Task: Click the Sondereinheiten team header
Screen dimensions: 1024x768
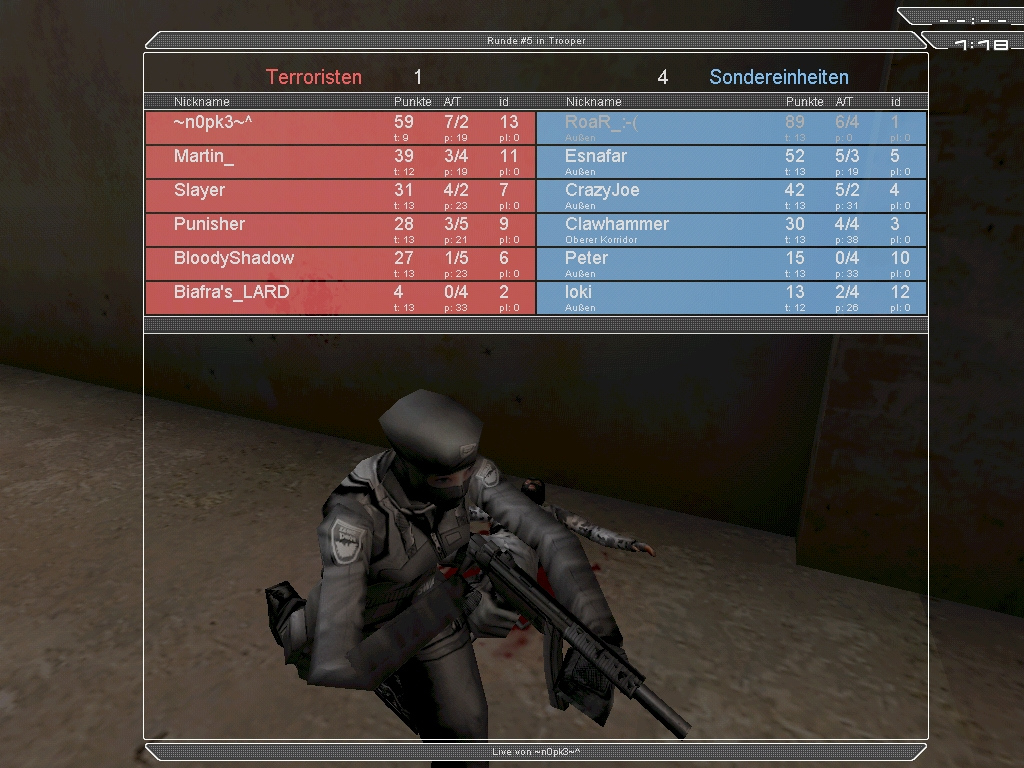Action: [x=778, y=77]
